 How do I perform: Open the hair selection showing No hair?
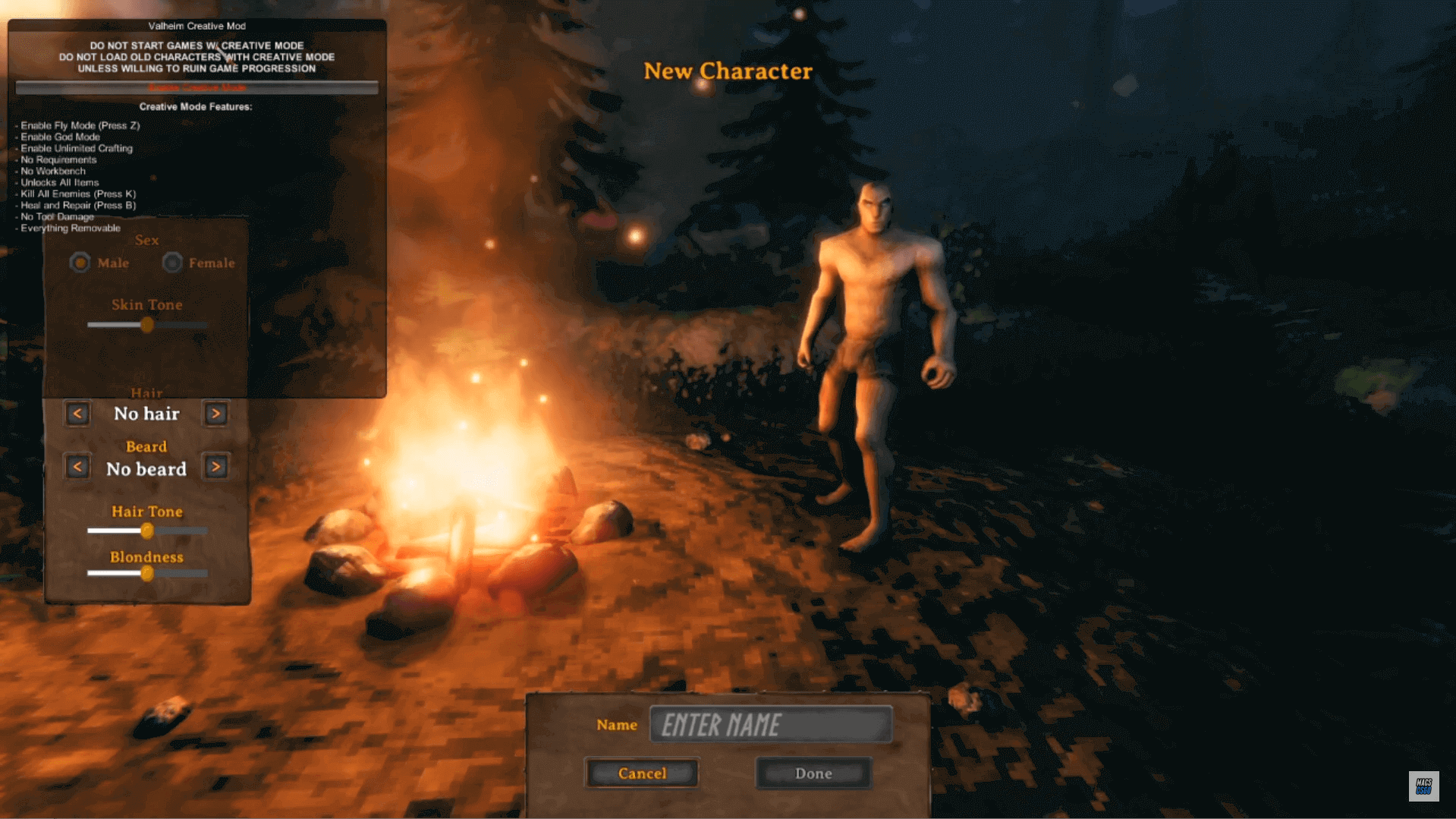point(146,414)
